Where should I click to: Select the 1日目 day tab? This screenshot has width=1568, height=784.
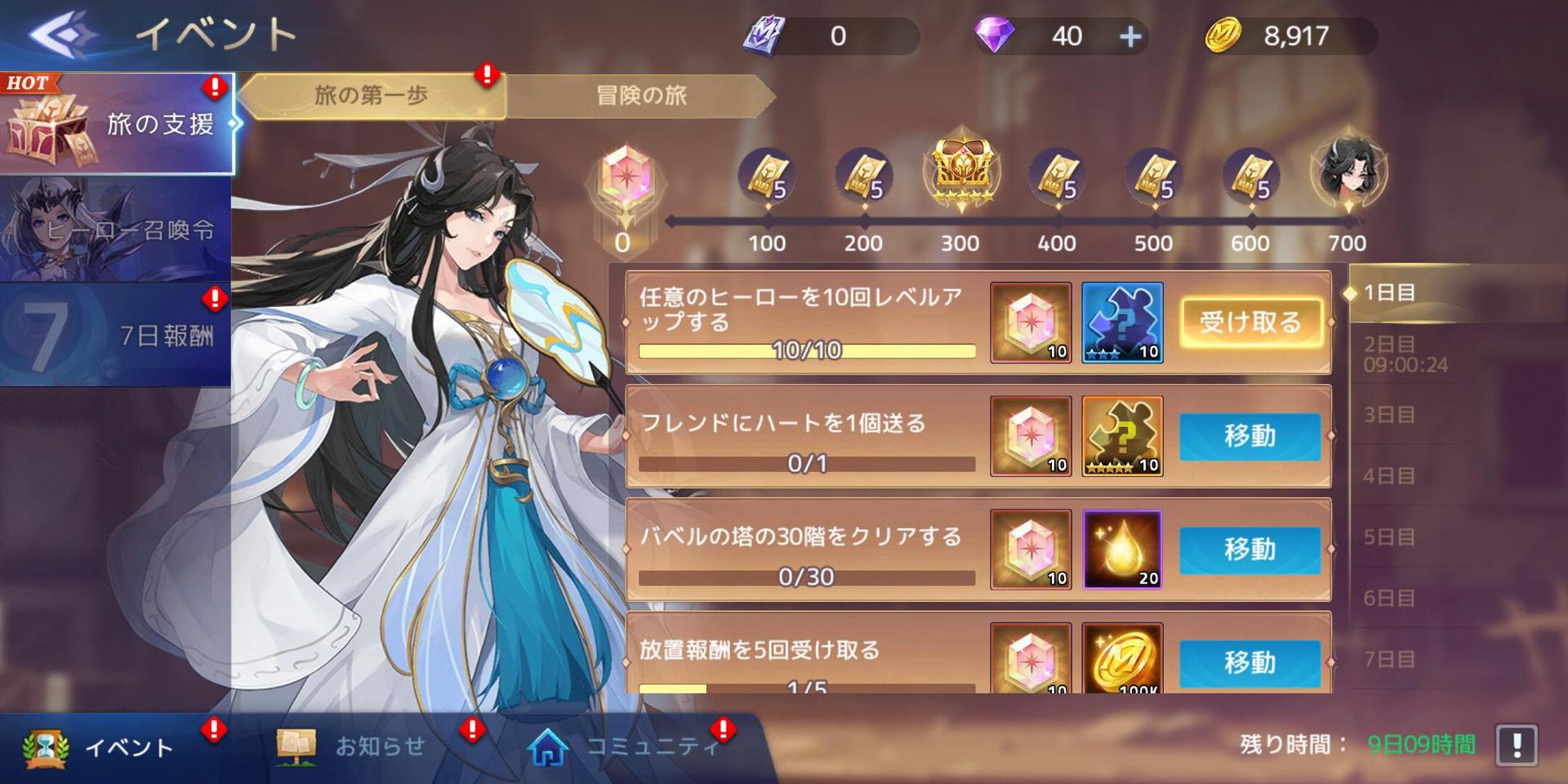click(1390, 292)
